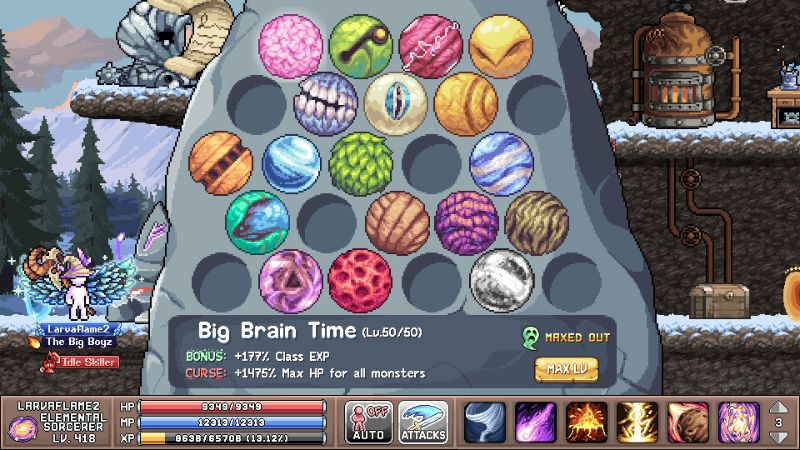Toggle the AUTO attack button
Image resolution: width=800 pixels, height=450 pixels.
coord(368,422)
